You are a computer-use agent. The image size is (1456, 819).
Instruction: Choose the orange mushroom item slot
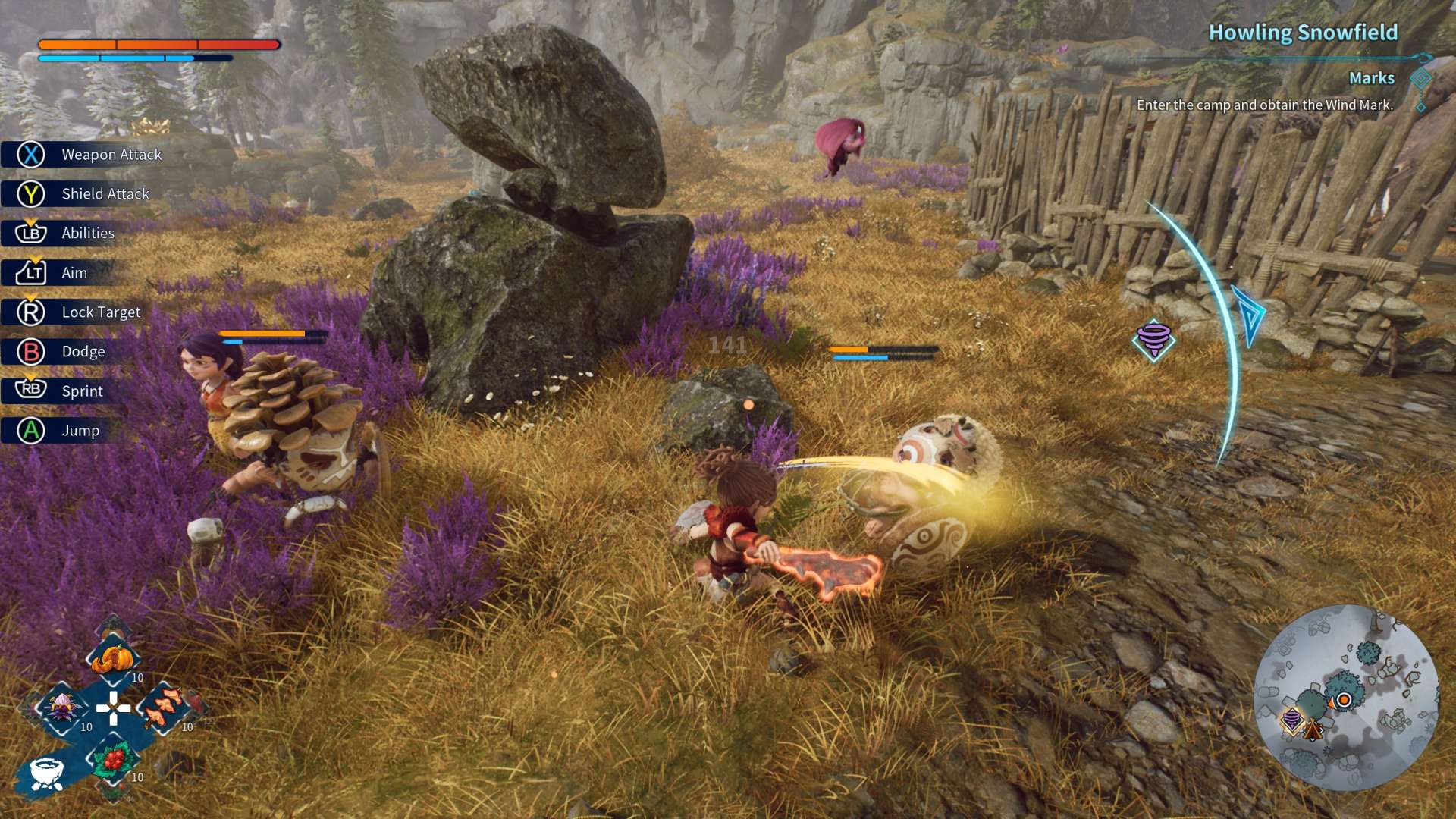(x=163, y=708)
